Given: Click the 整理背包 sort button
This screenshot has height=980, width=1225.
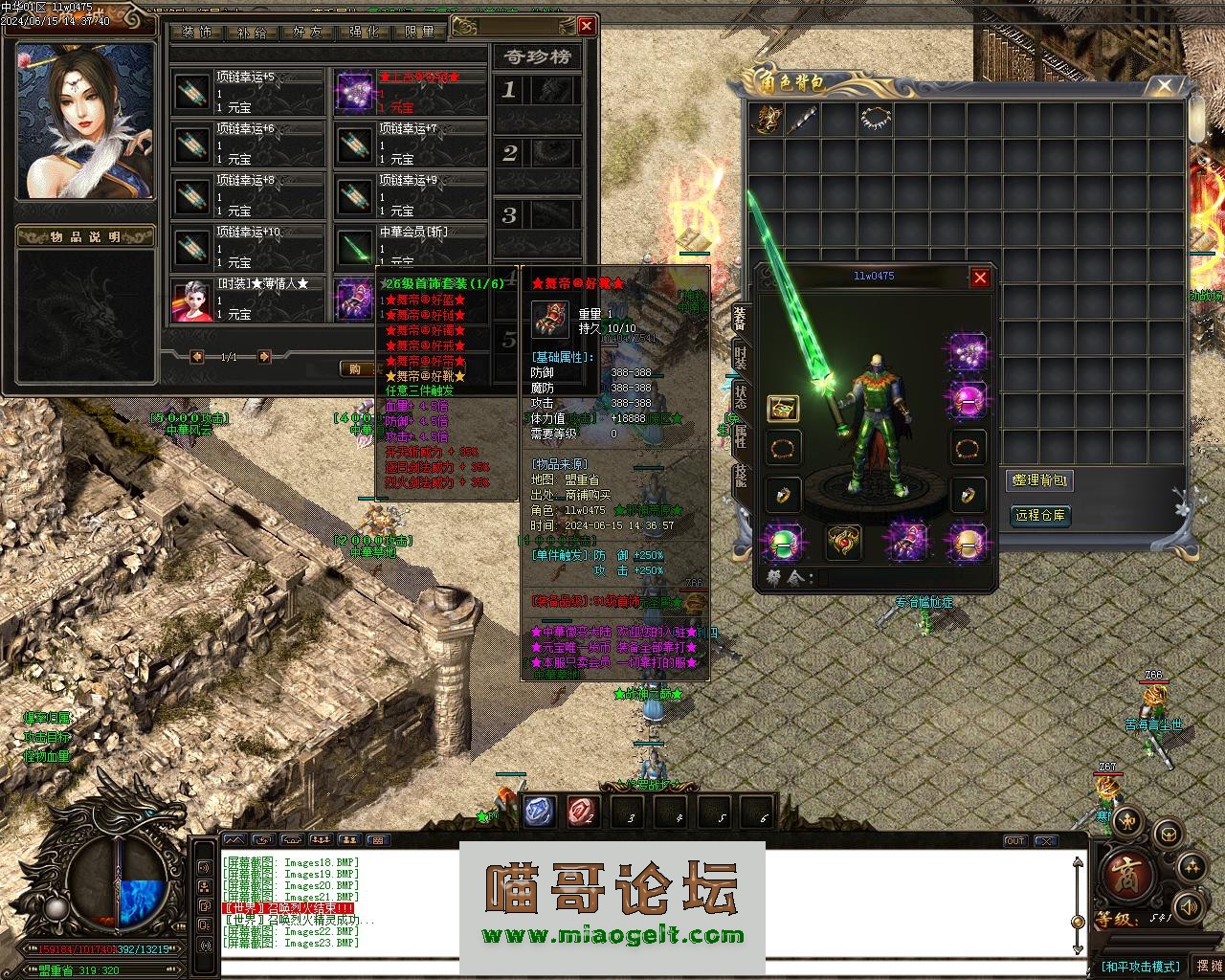Looking at the screenshot, I should (x=1039, y=480).
